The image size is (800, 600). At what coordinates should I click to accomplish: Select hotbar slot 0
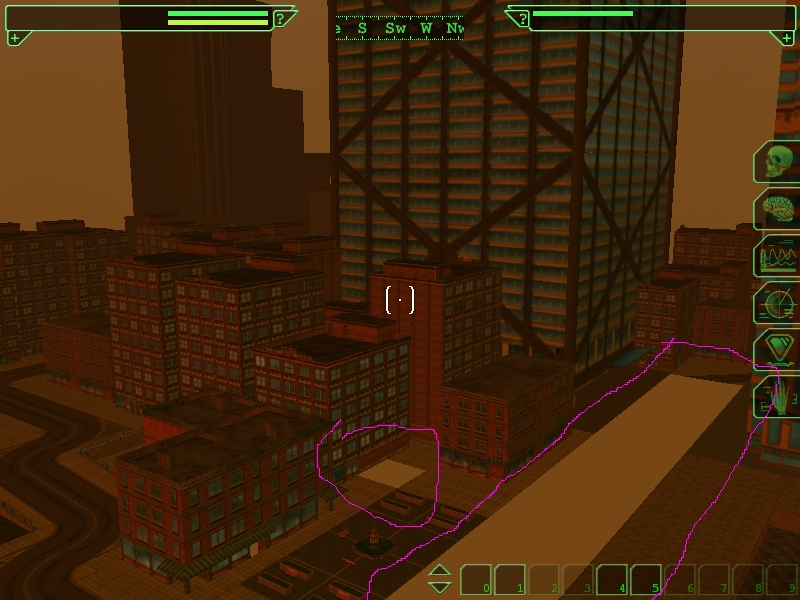476,580
